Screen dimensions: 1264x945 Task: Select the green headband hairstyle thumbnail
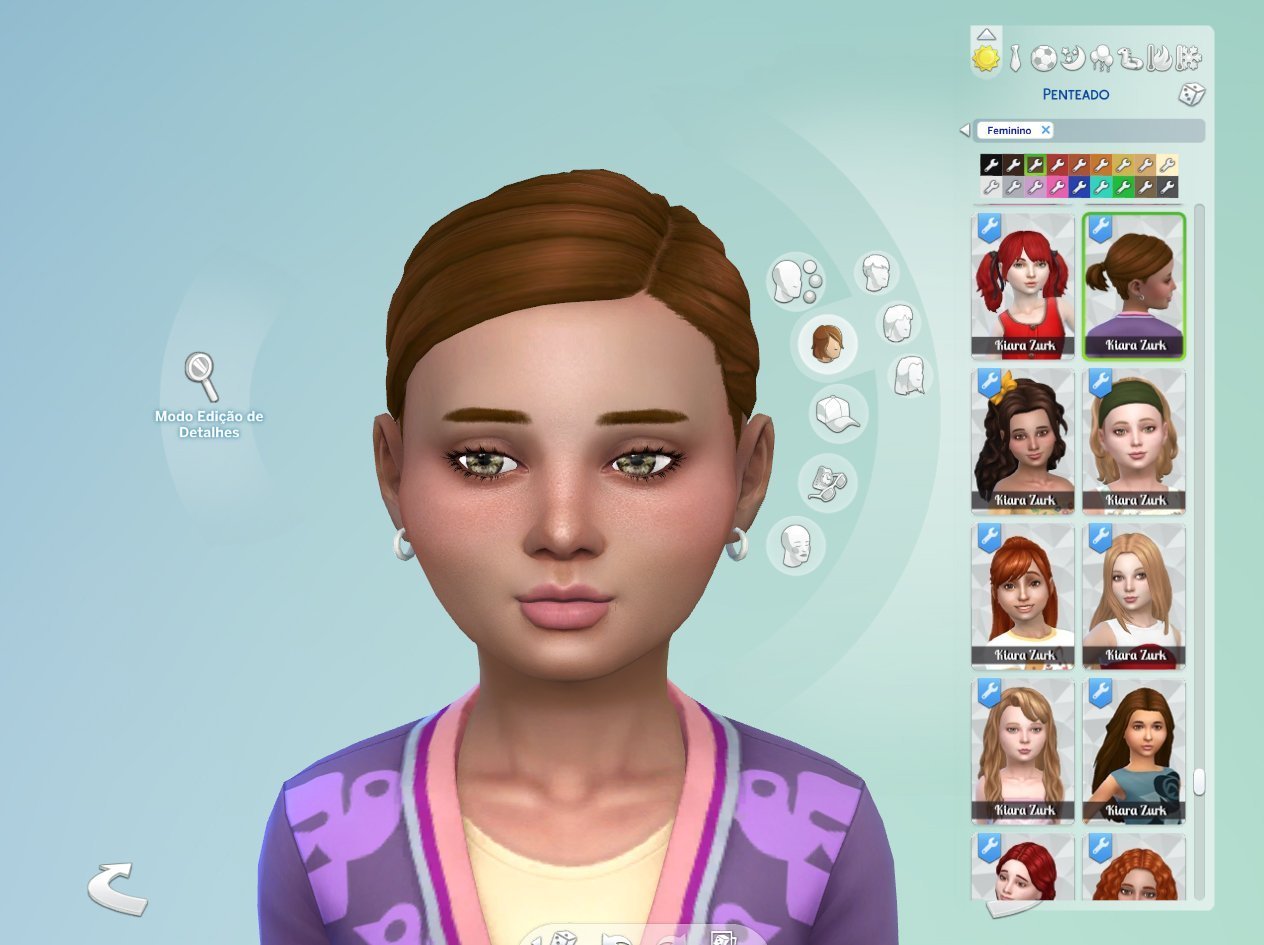[1134, 441]
